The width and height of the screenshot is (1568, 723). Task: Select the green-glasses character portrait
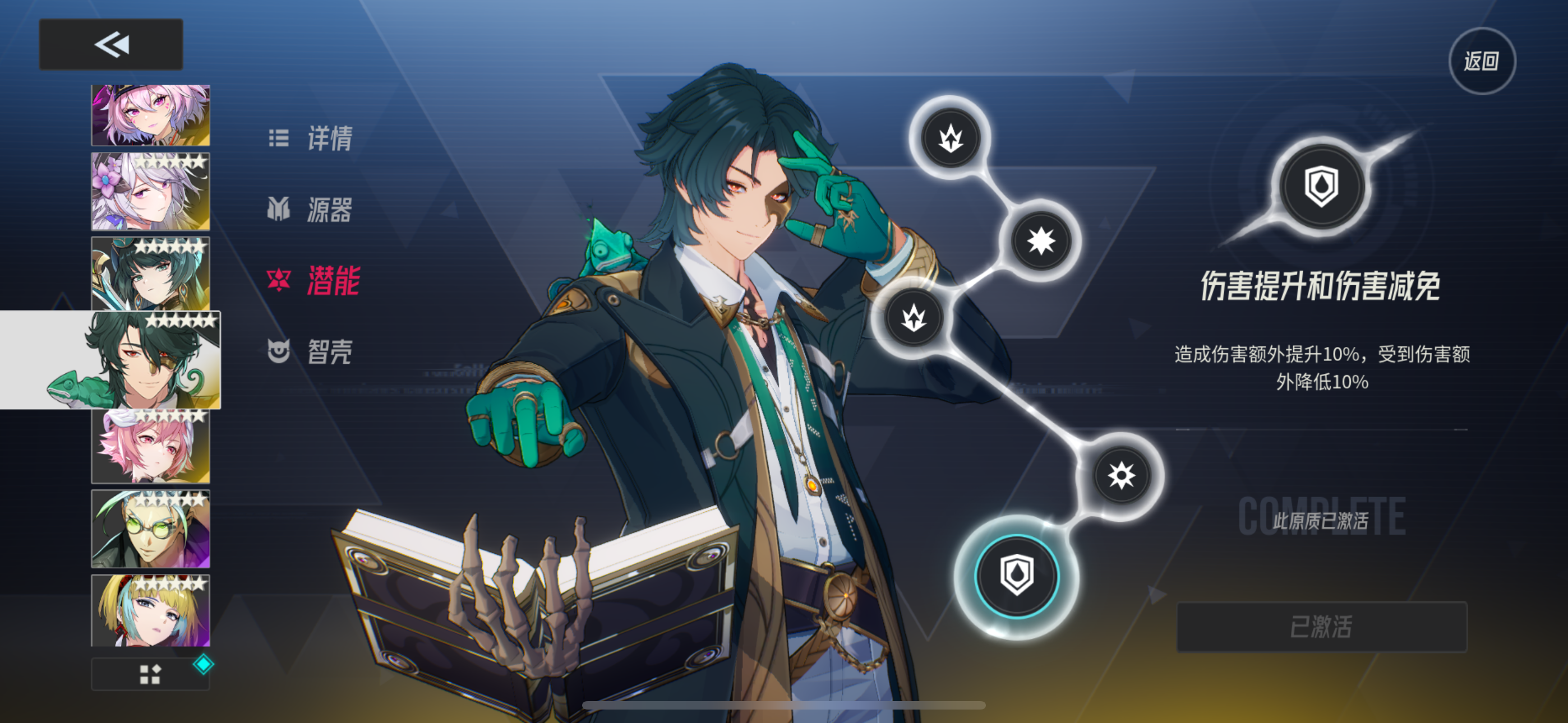pos(151,527)
